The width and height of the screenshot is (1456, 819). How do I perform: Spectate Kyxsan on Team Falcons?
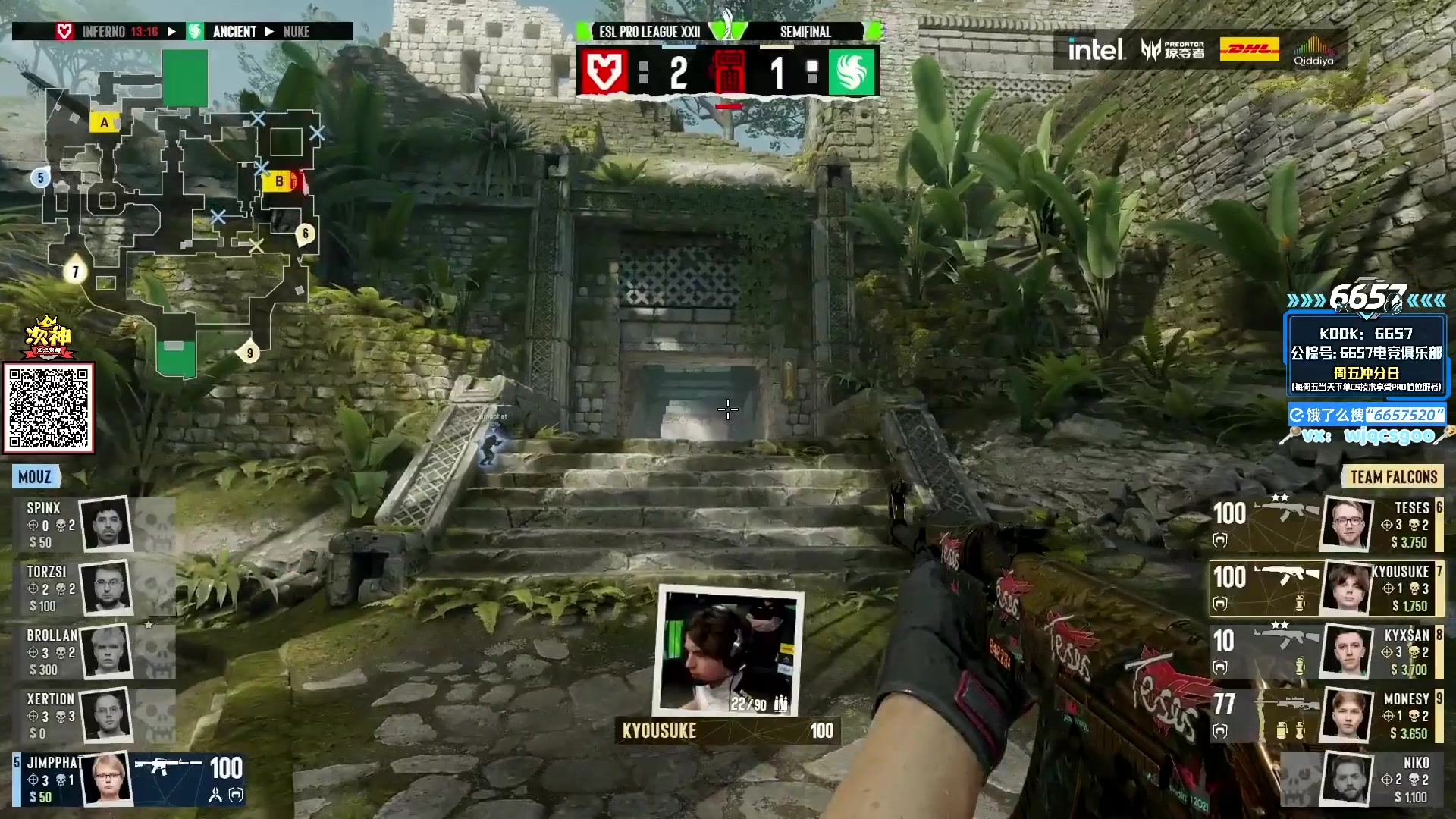coord(1327,651)
